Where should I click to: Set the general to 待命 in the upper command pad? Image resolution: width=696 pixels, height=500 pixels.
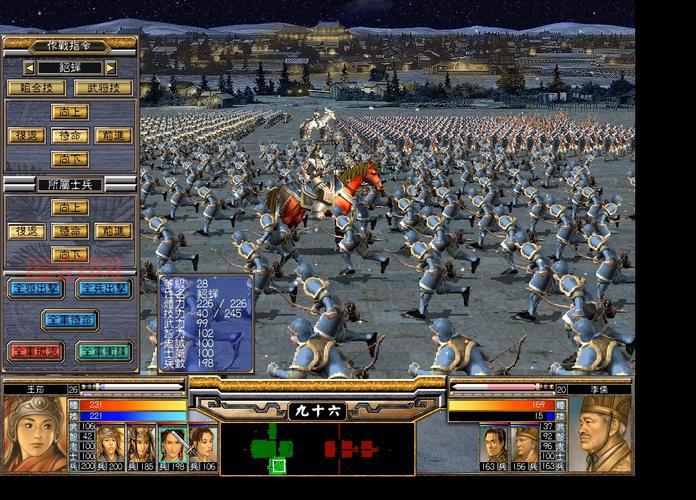(x=70, y=135)
